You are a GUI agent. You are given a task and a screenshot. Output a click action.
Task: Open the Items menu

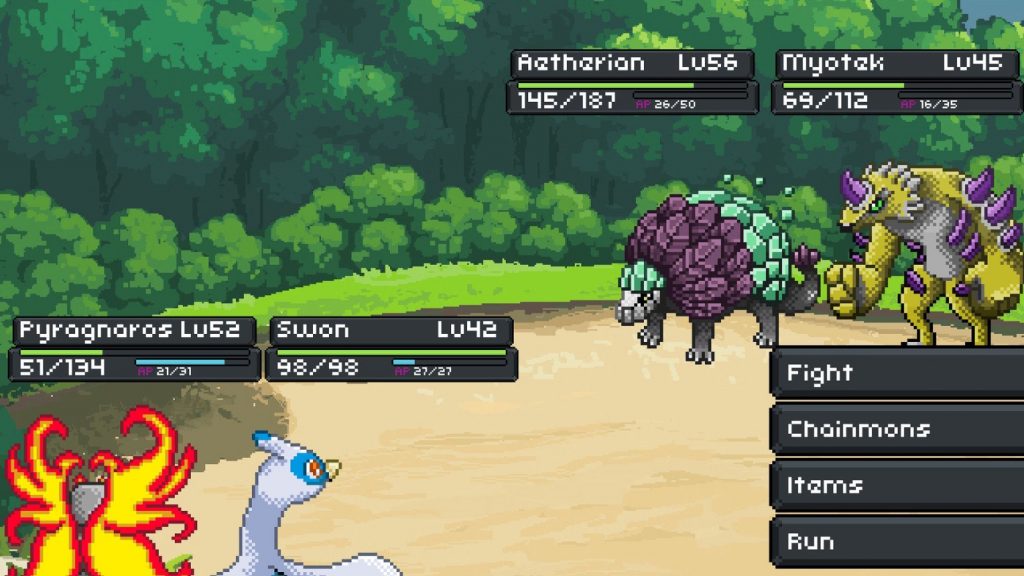click(896, 486)
